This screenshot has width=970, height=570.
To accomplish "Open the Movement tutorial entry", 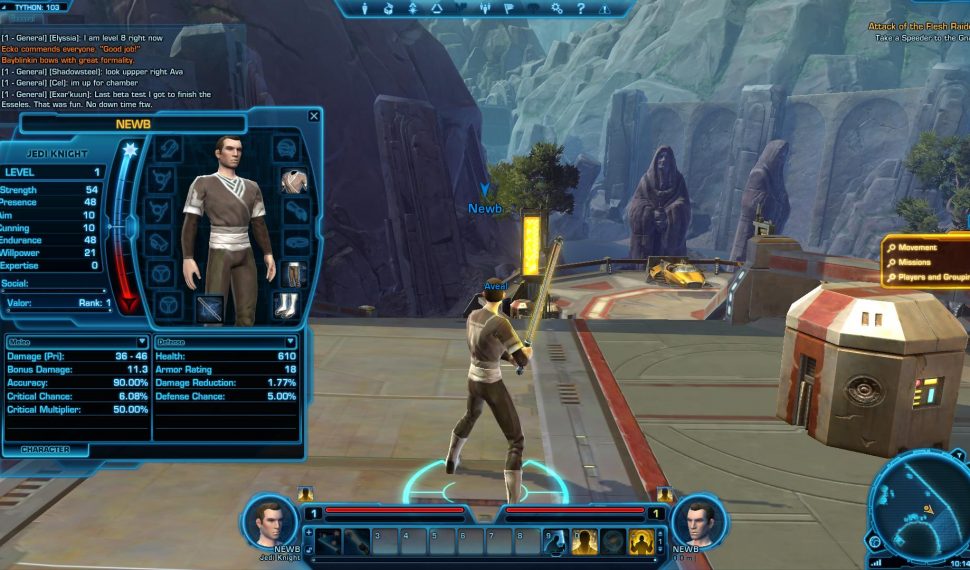I will pyautogui.click(x=917, y=247).
